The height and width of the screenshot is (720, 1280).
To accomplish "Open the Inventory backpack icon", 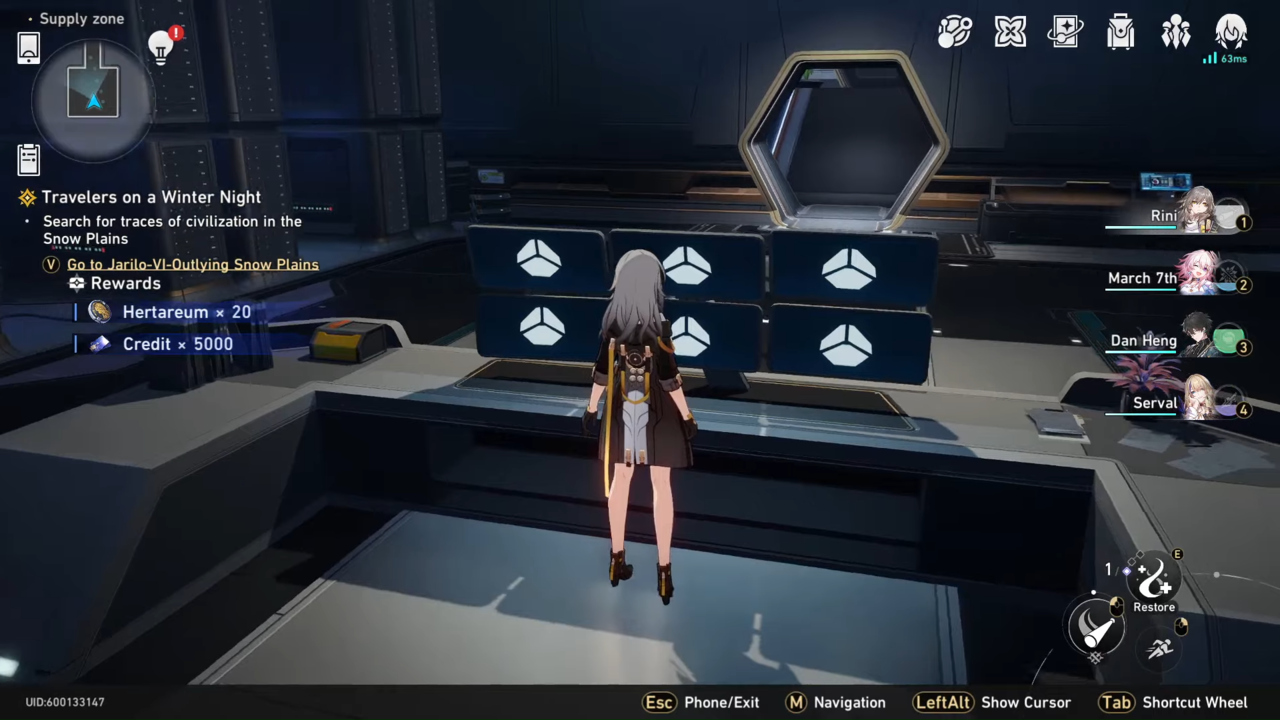I will coord(1120,32).
